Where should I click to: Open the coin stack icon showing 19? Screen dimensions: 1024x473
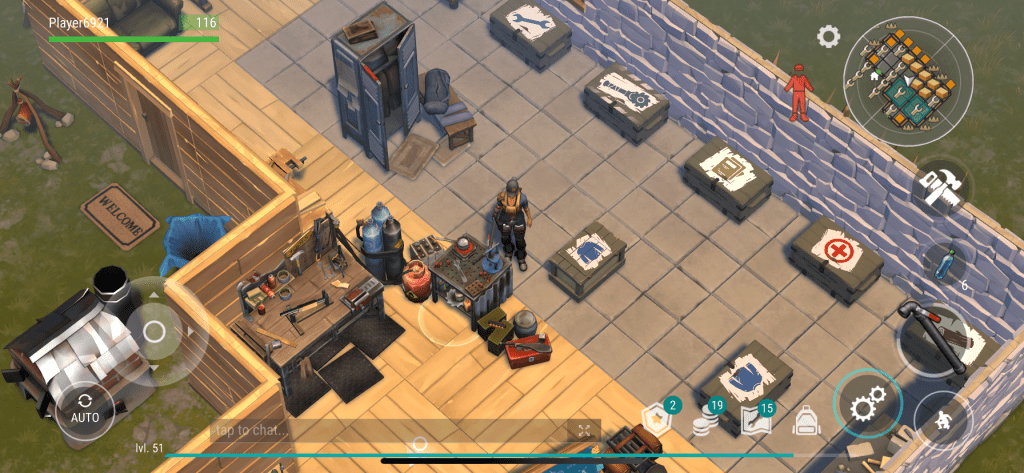(708, 421)
